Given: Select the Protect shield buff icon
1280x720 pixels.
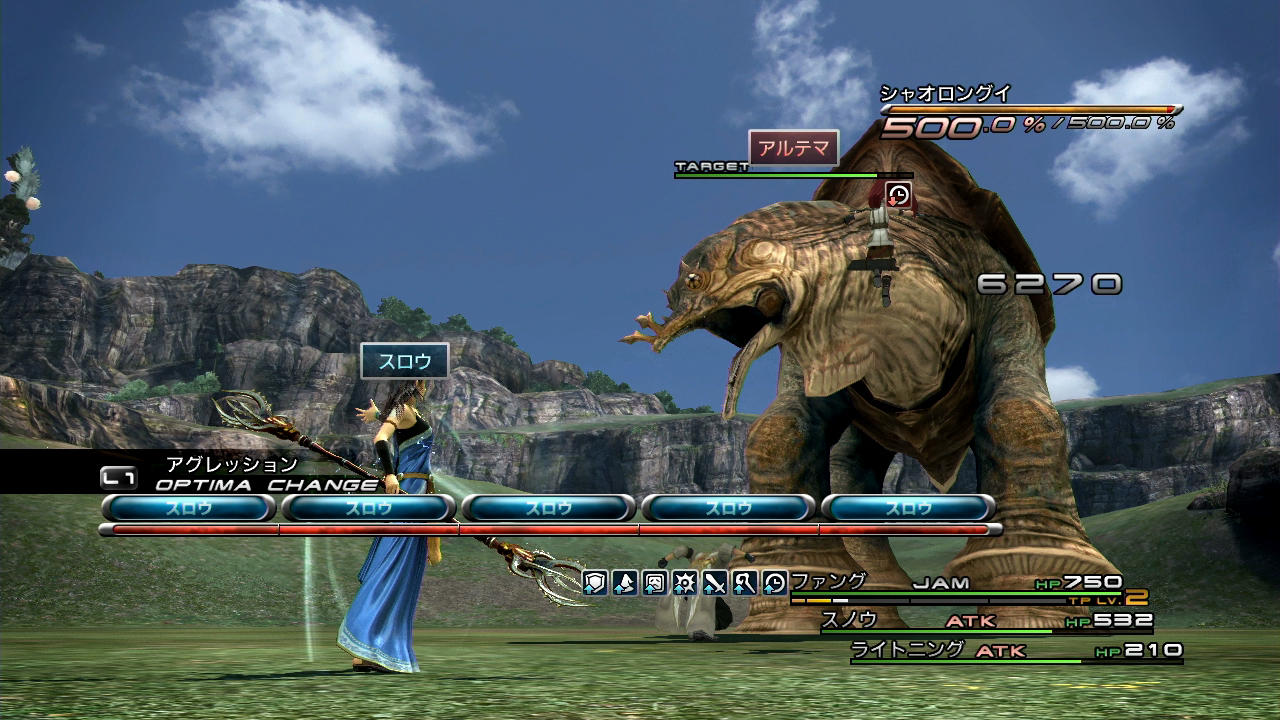Looking at the screenshot, I should (x=595, y=583).
